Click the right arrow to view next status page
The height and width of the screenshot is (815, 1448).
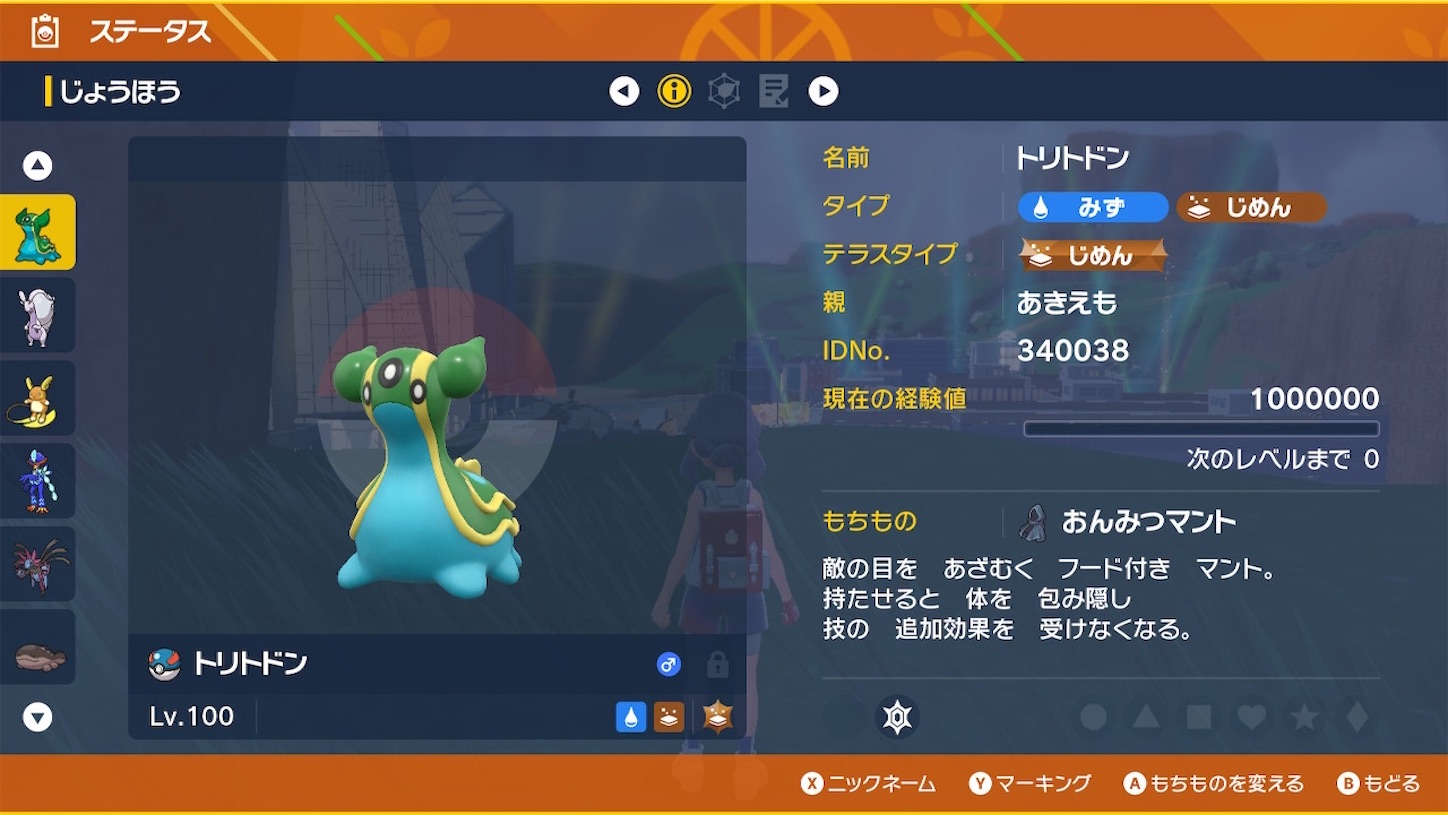pyautogui.click(x=821, y=91)
